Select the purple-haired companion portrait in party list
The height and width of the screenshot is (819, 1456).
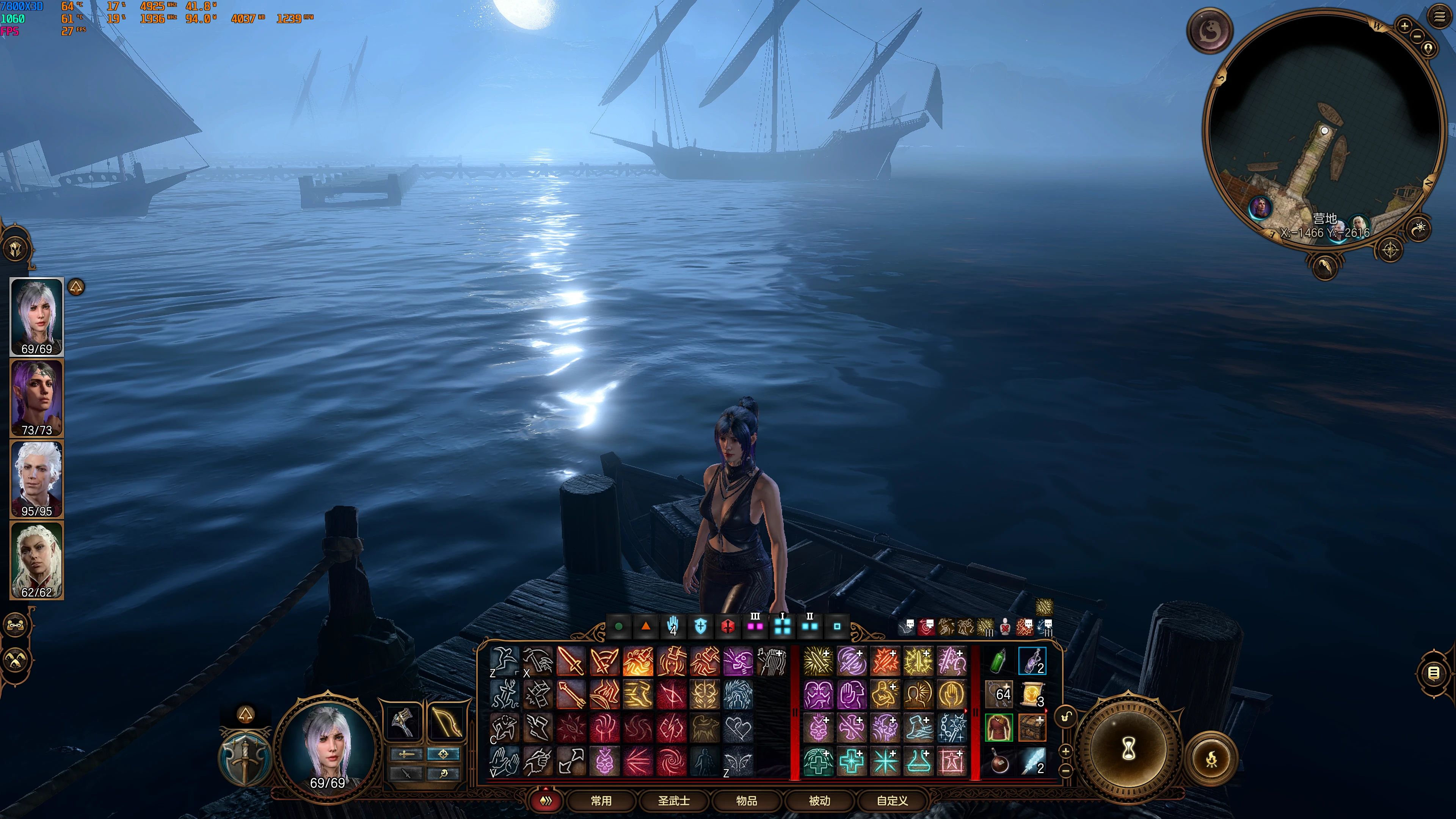pyautogui.click(x=37, y=397)
